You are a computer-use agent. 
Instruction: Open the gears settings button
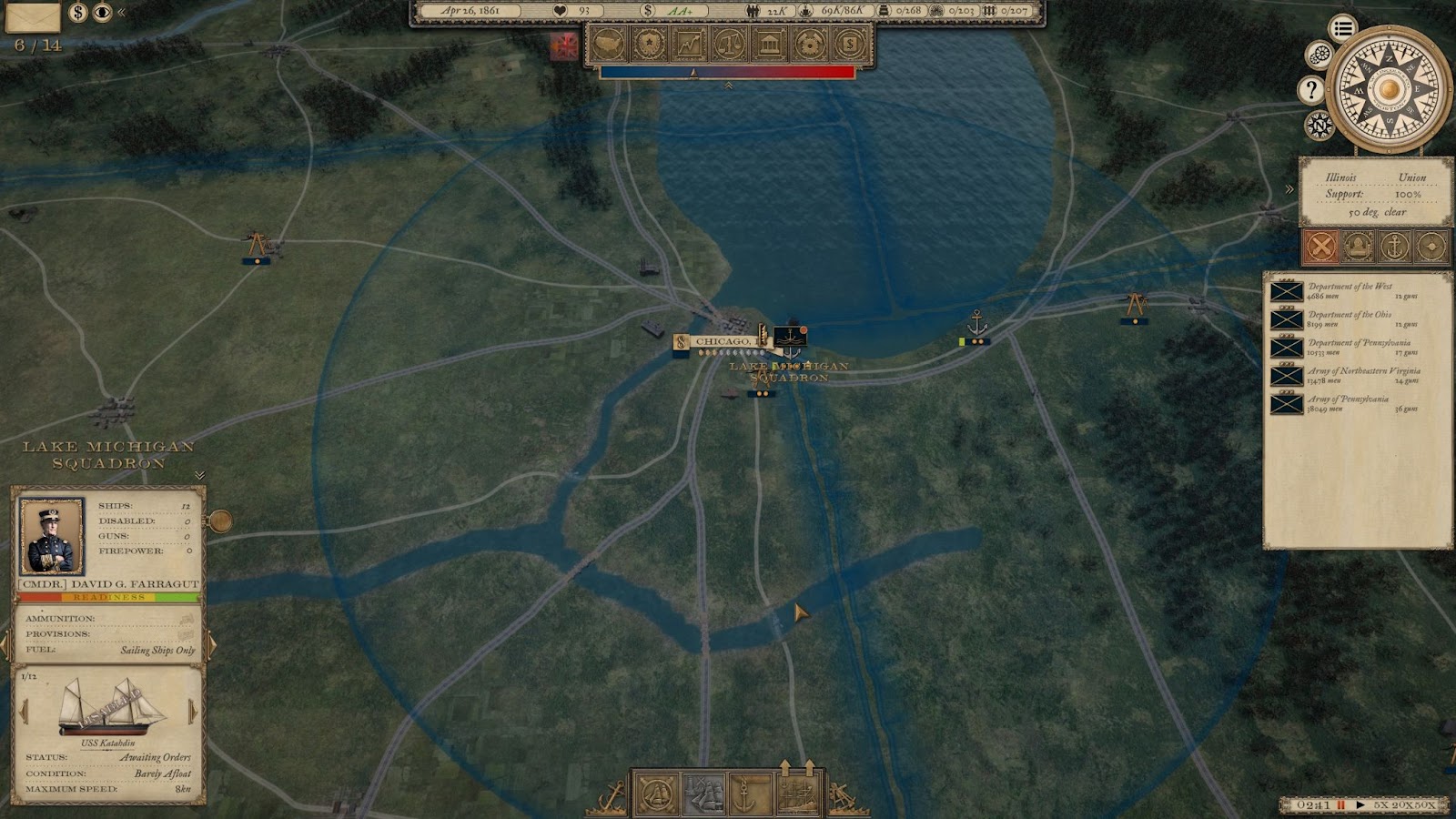point(1319,56)
